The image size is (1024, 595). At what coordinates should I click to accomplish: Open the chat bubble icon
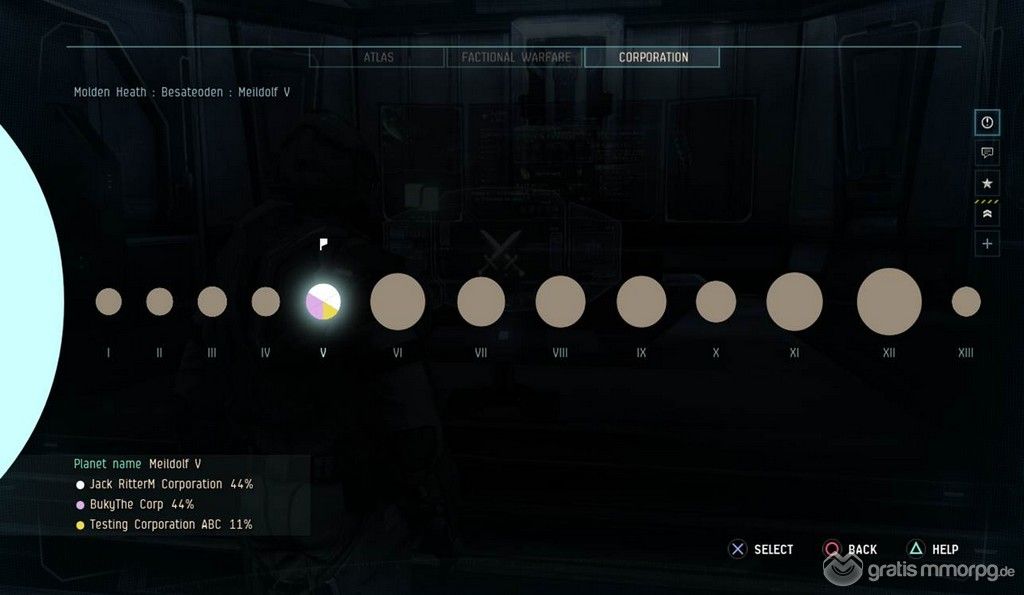click(x=987, y=153)
